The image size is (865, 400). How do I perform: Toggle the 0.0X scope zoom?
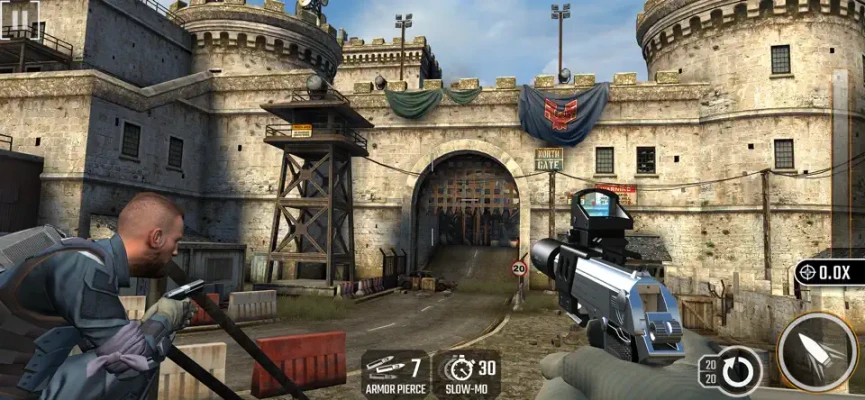[x=829, y=272]
